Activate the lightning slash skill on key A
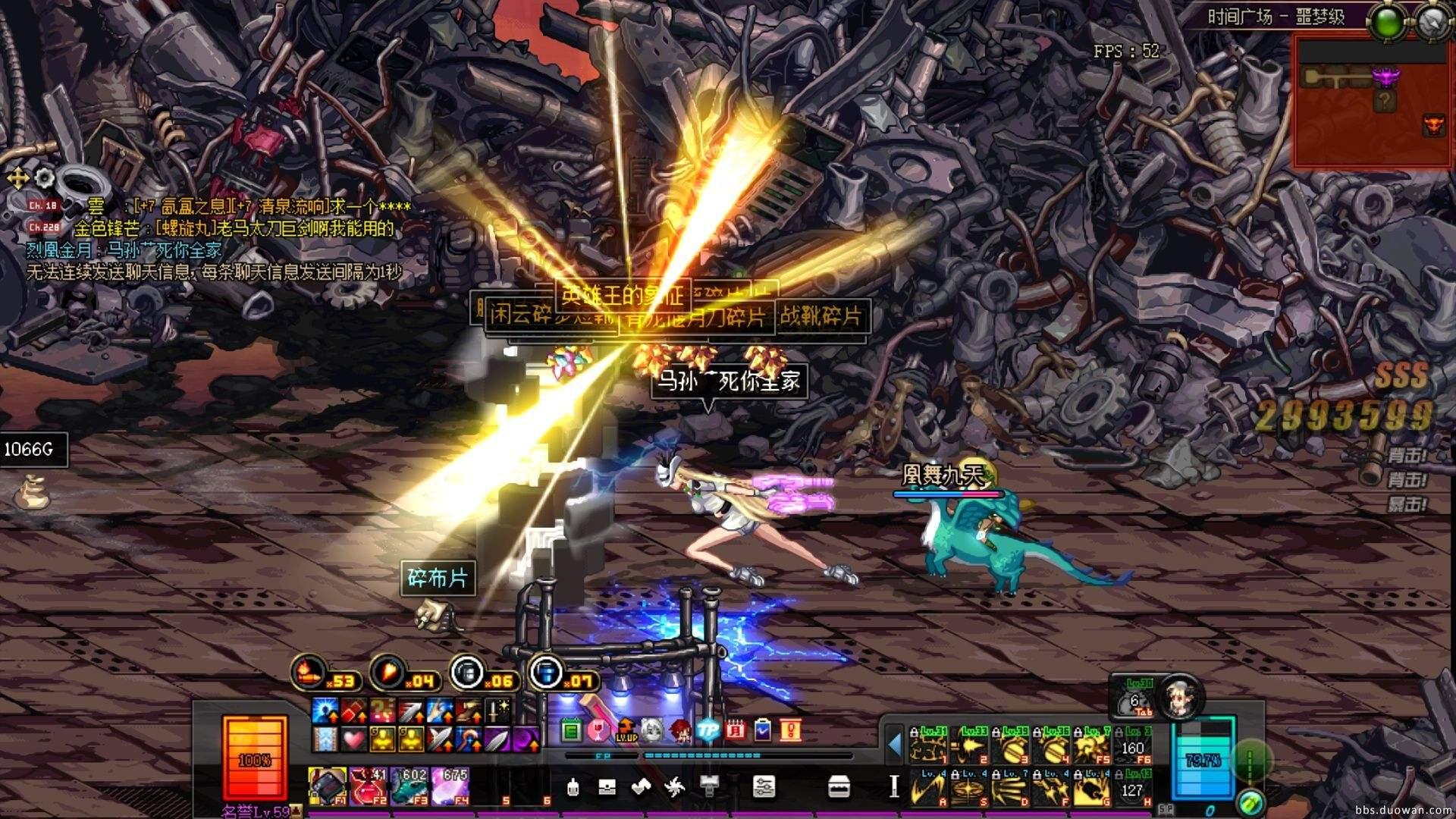Image resolution: width=1456 pixels, height=819 pixels. tap(928, 787)
